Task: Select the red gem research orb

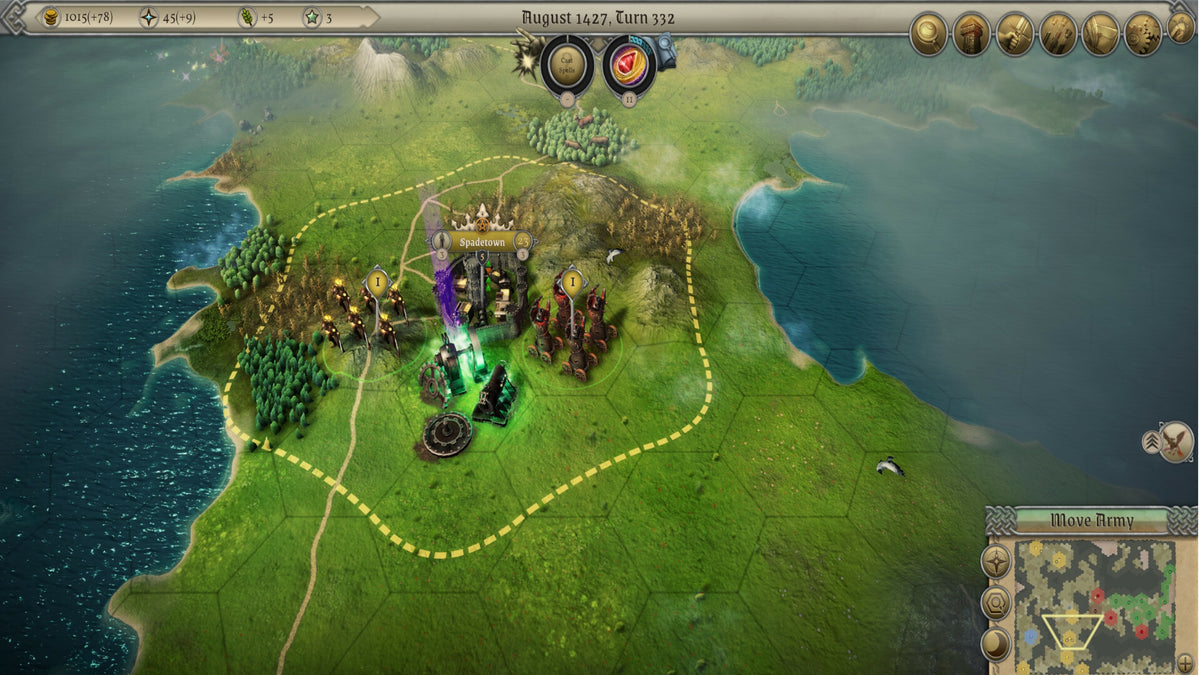Action: tap(629, 63)
